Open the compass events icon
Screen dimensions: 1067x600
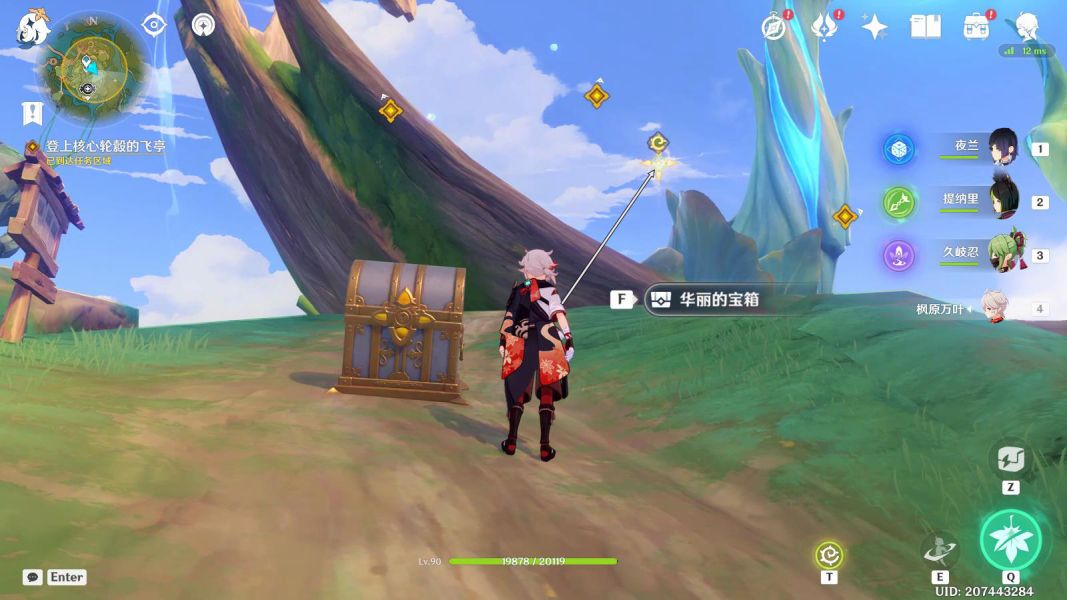(773, 27)
